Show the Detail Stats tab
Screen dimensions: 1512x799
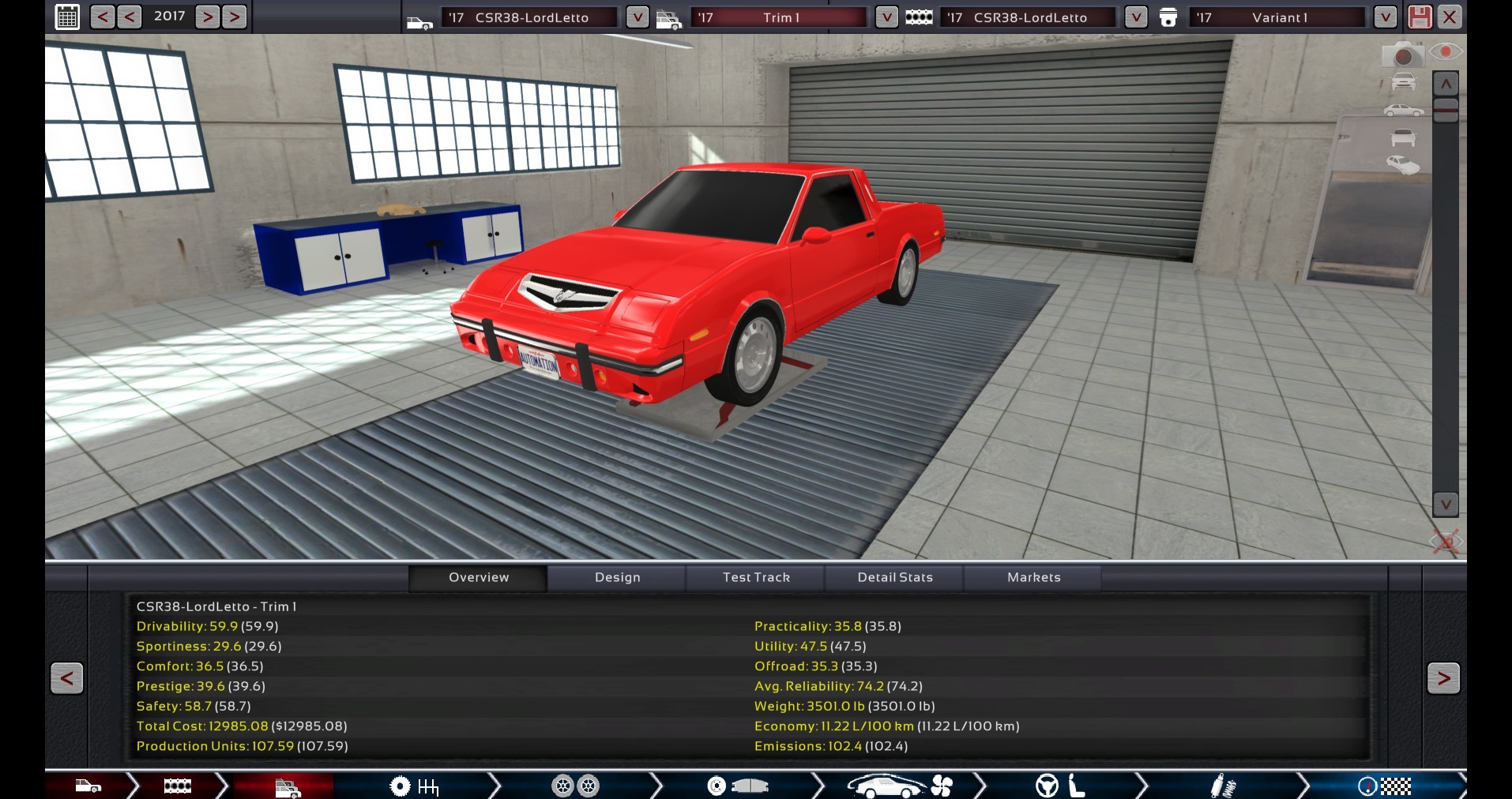(895, 577)
